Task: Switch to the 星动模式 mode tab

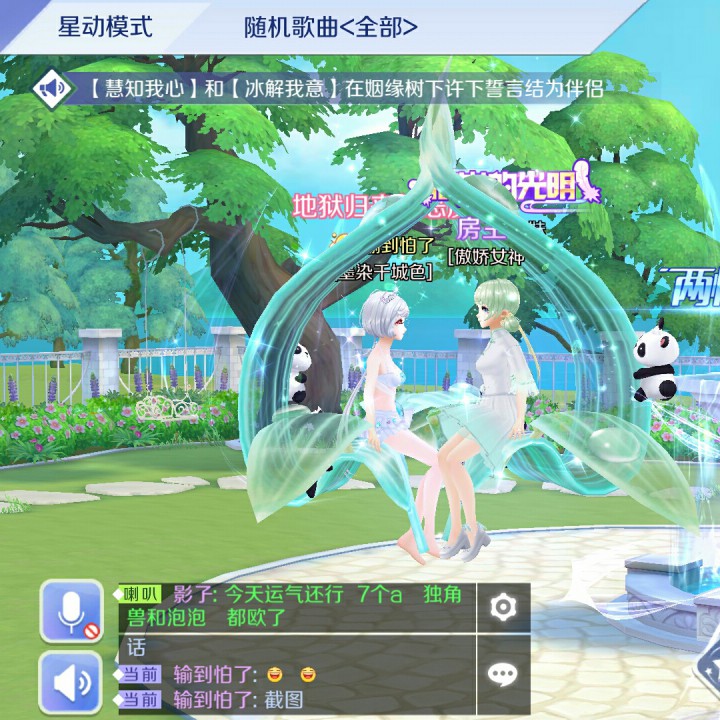Action: tap(104, 27)
